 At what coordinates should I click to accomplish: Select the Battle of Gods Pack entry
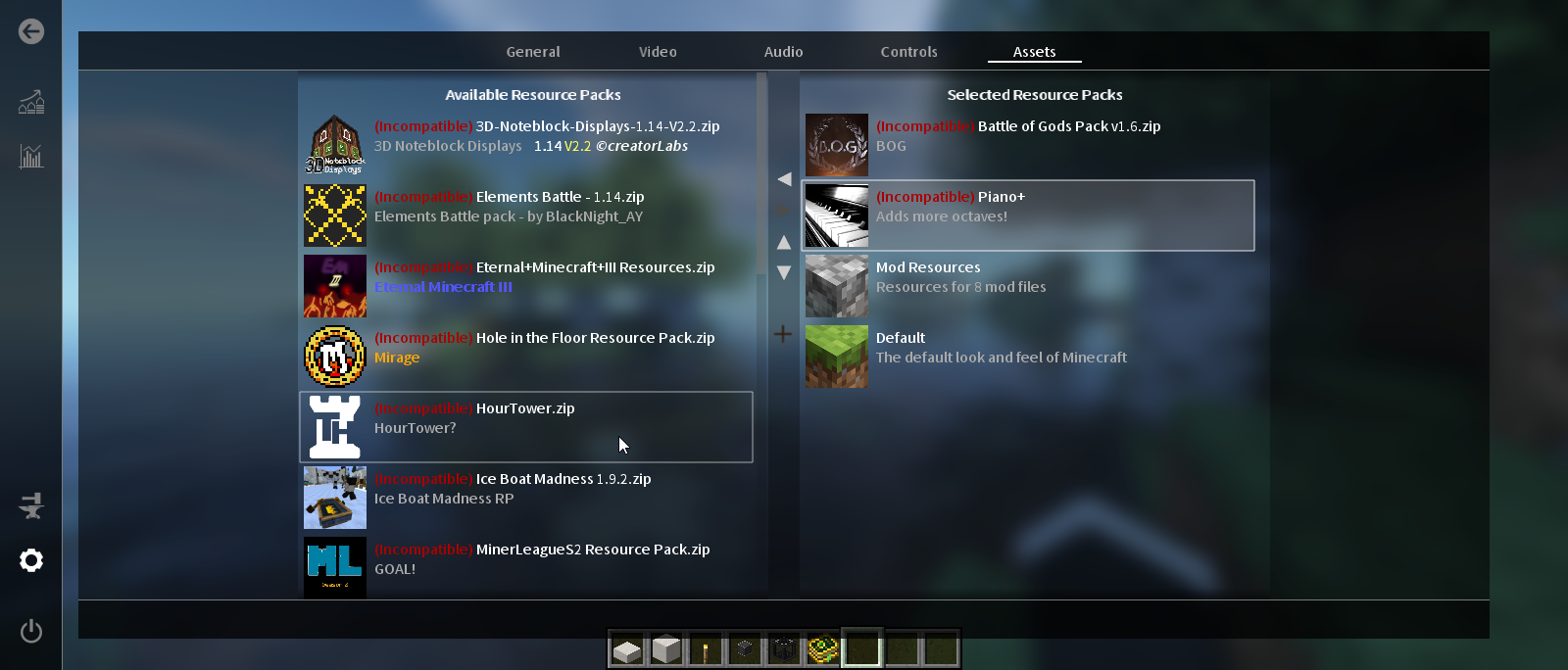(1028, 145)
